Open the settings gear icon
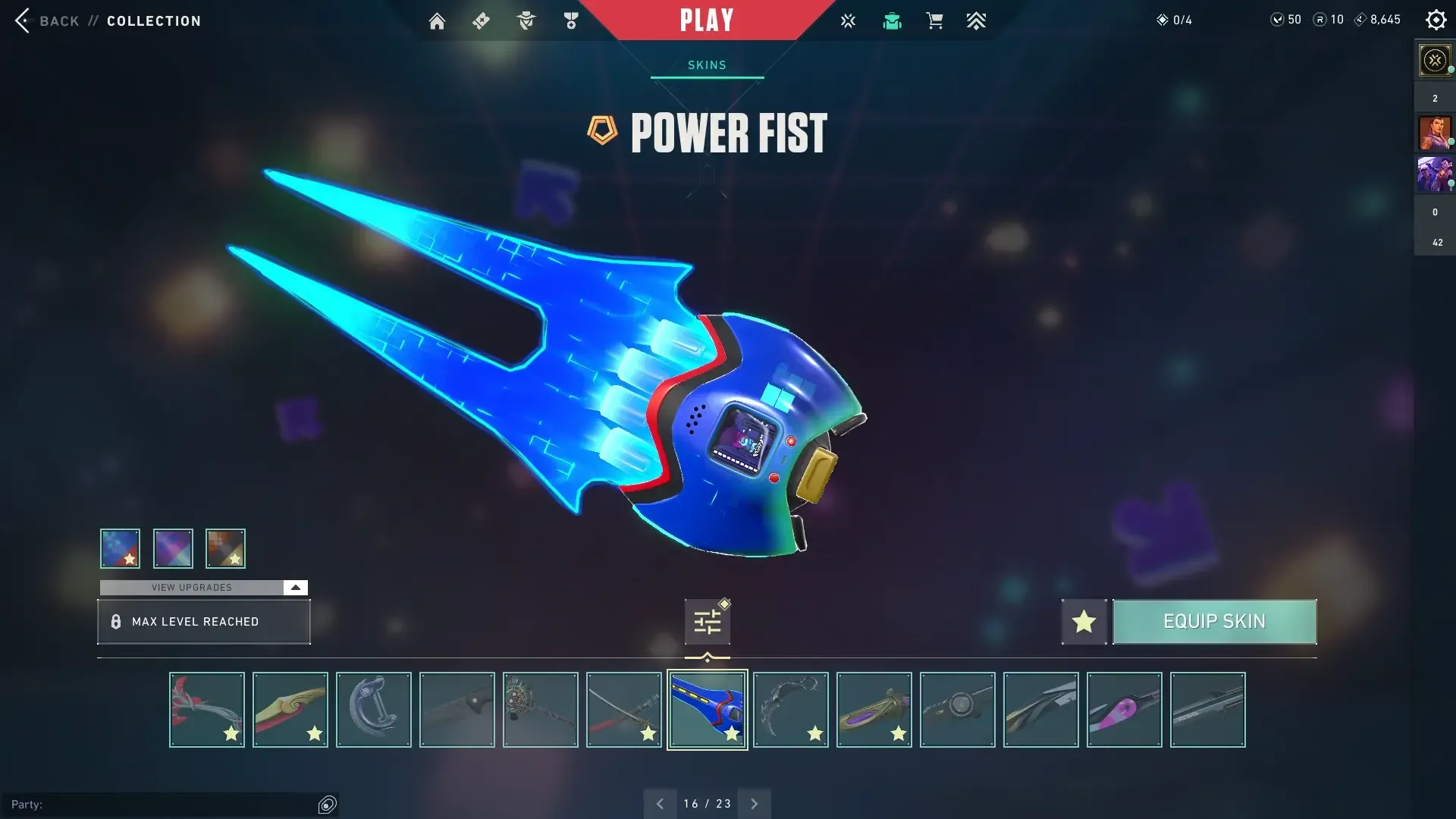Image resolution: width=1456 pixels, height=819 pixels. 1436,20
